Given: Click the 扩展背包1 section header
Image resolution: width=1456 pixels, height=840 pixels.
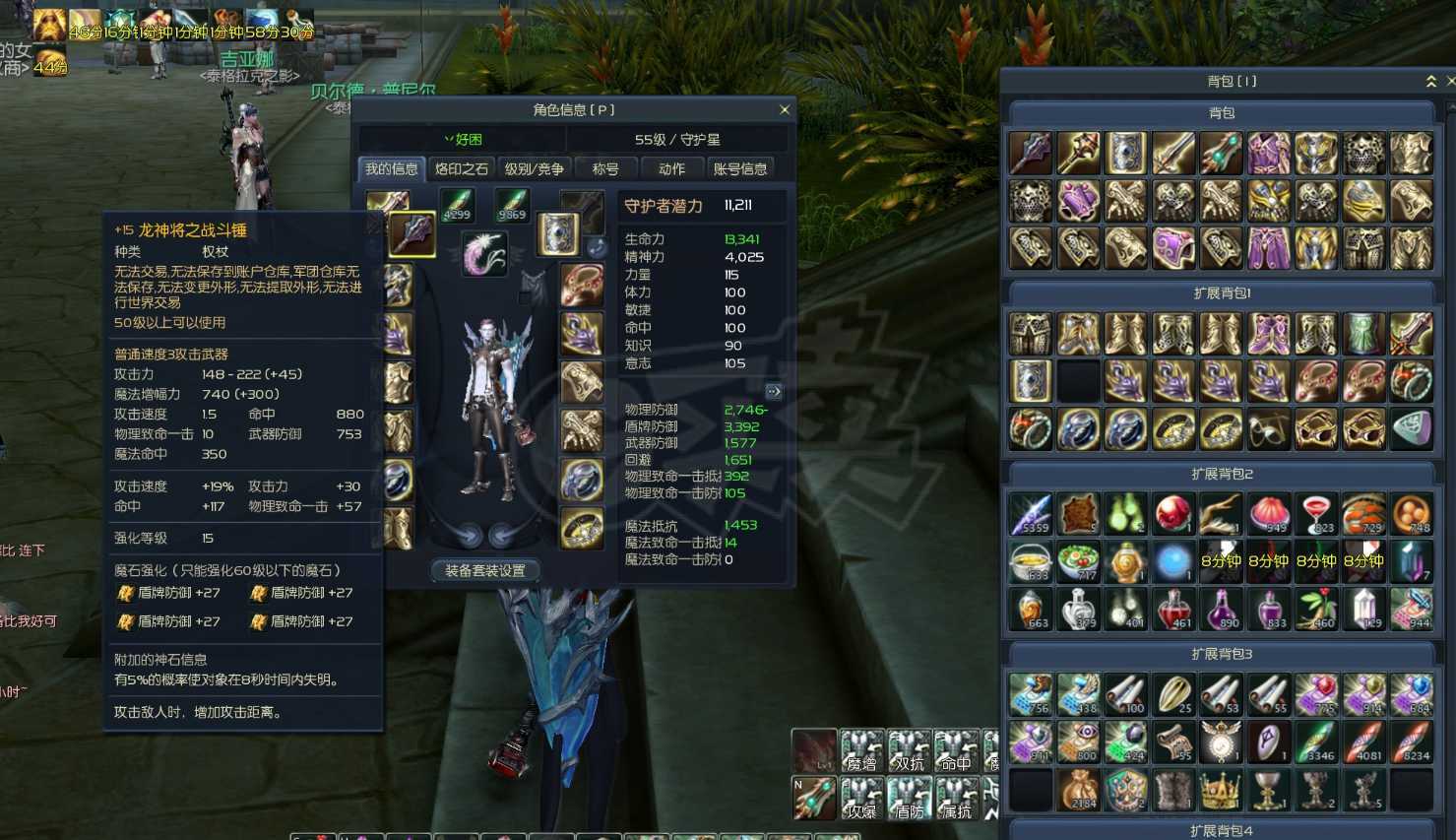Looking at the screenshot, I should click(1222, 293).
